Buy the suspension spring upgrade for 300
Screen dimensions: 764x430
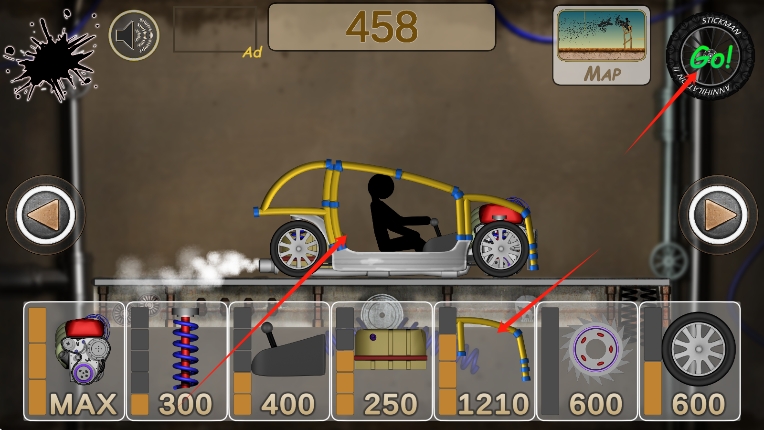coord(177,361)
